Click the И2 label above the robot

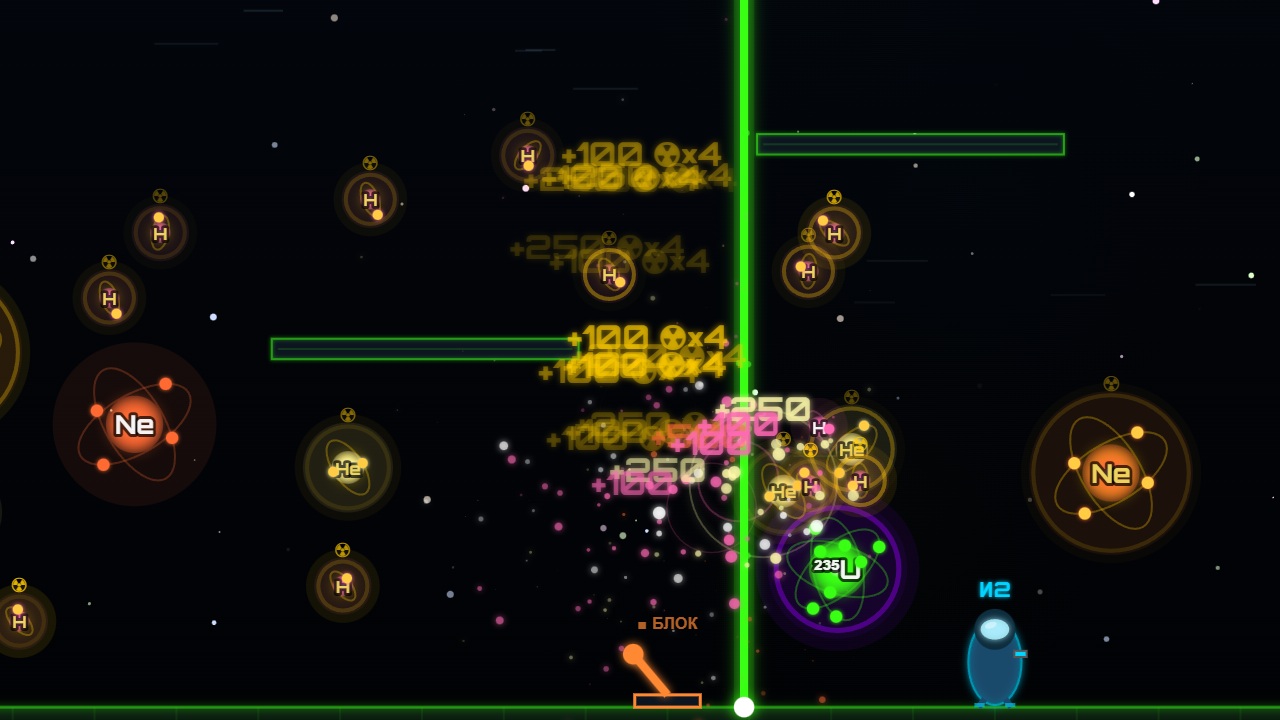993,592
